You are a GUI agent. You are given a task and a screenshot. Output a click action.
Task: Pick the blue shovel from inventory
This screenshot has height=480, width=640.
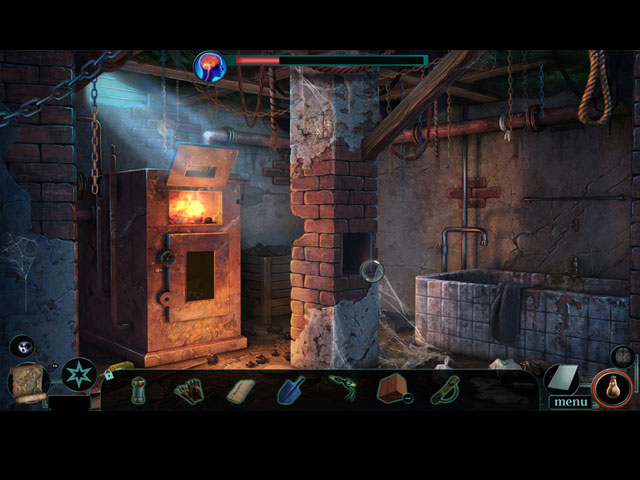292,389
